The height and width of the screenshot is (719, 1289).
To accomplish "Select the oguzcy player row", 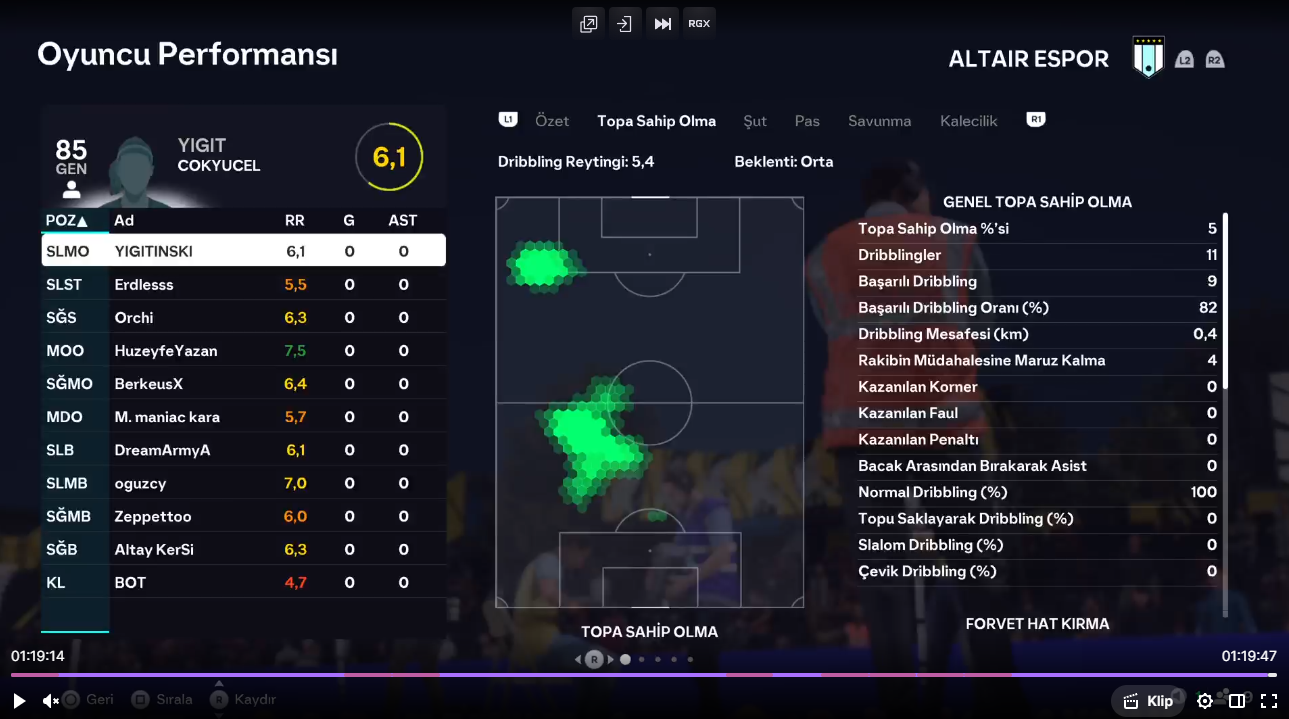I will 243,483.
